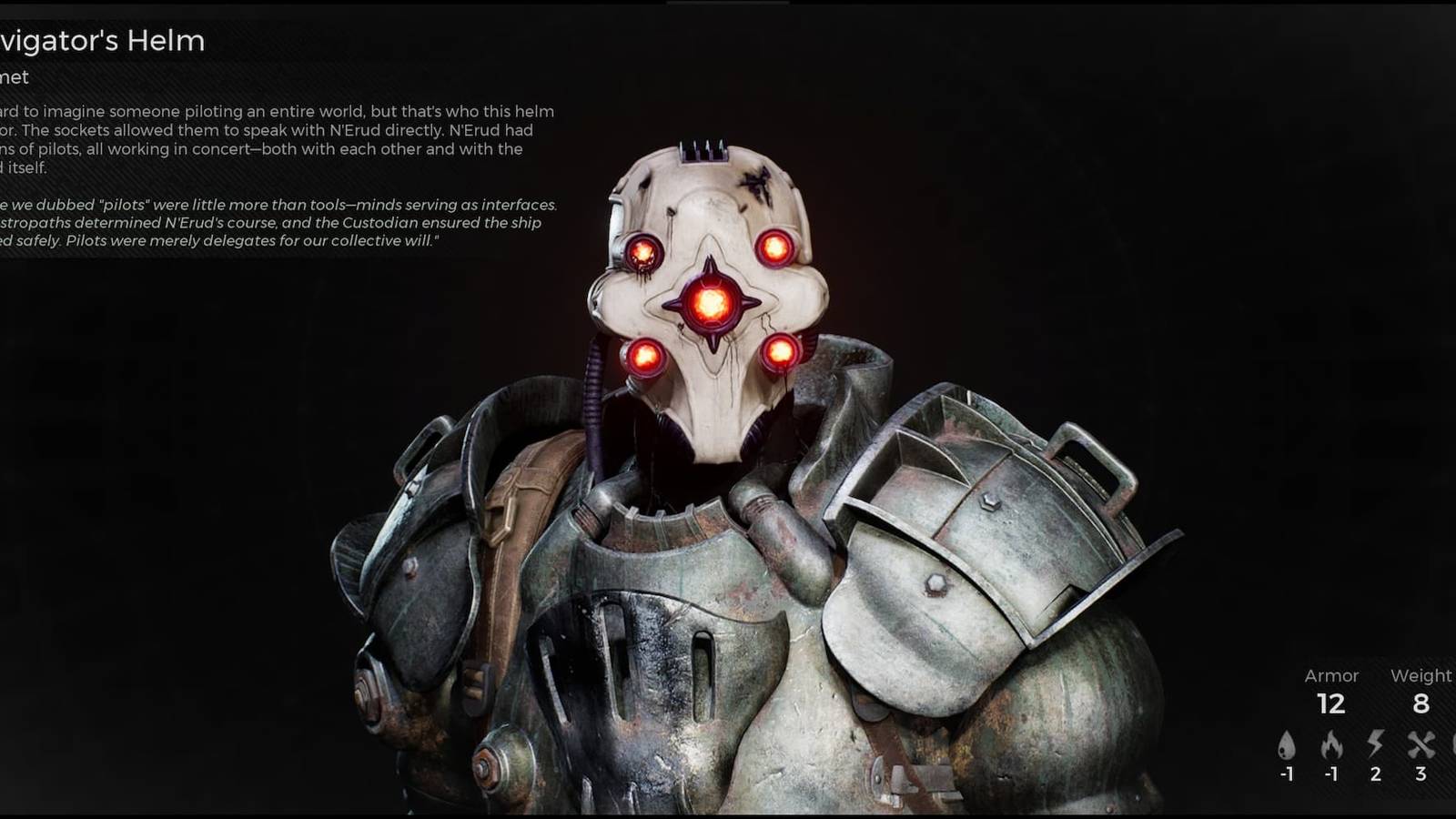
Task: Click the Armor stat label
Action: coord(1332,675)
